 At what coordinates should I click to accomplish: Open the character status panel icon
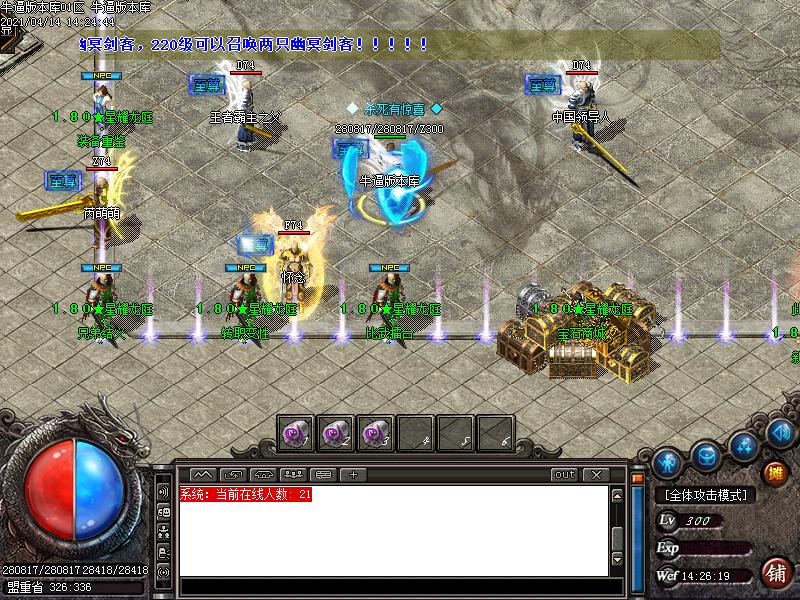tap(668, 462)
